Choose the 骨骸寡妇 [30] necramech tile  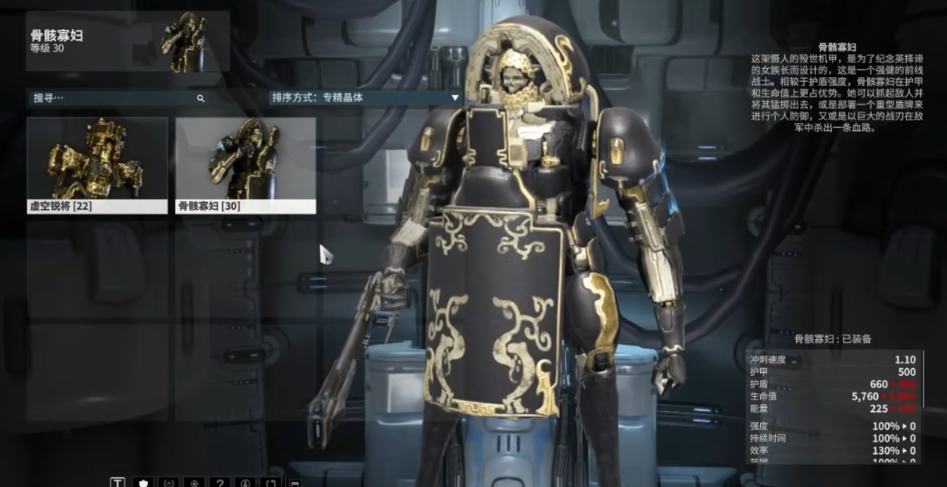click(x=245, y=165)
